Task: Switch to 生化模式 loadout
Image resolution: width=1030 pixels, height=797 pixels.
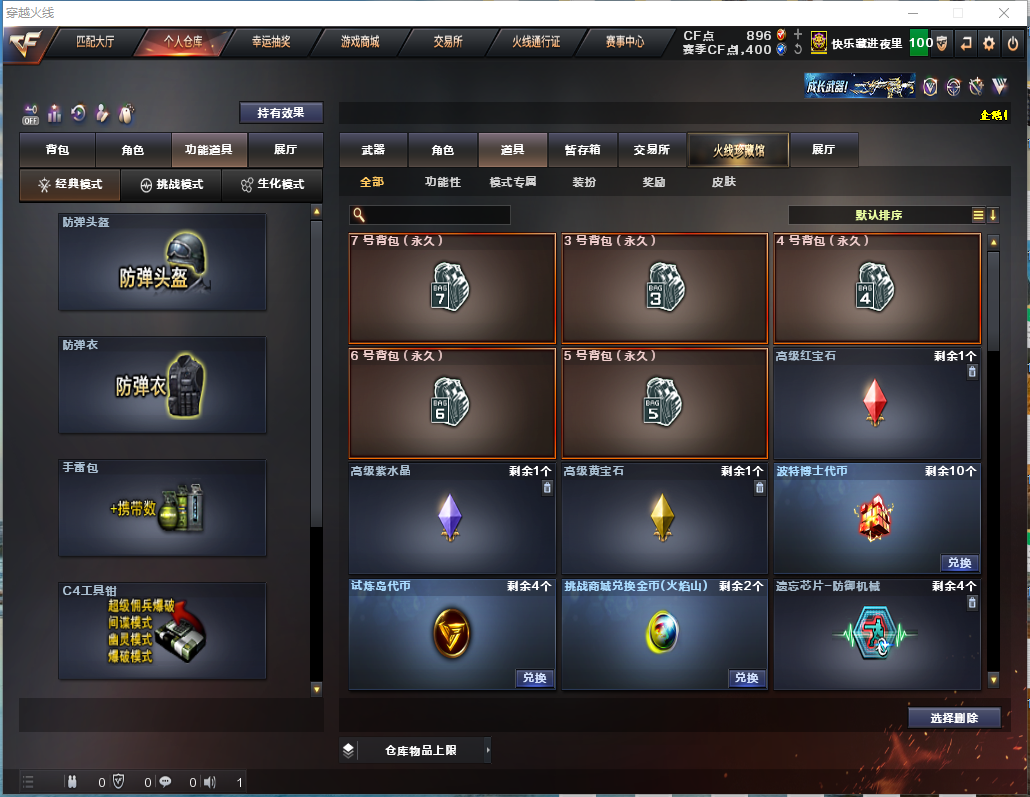Action: click(x=272, y=185)
